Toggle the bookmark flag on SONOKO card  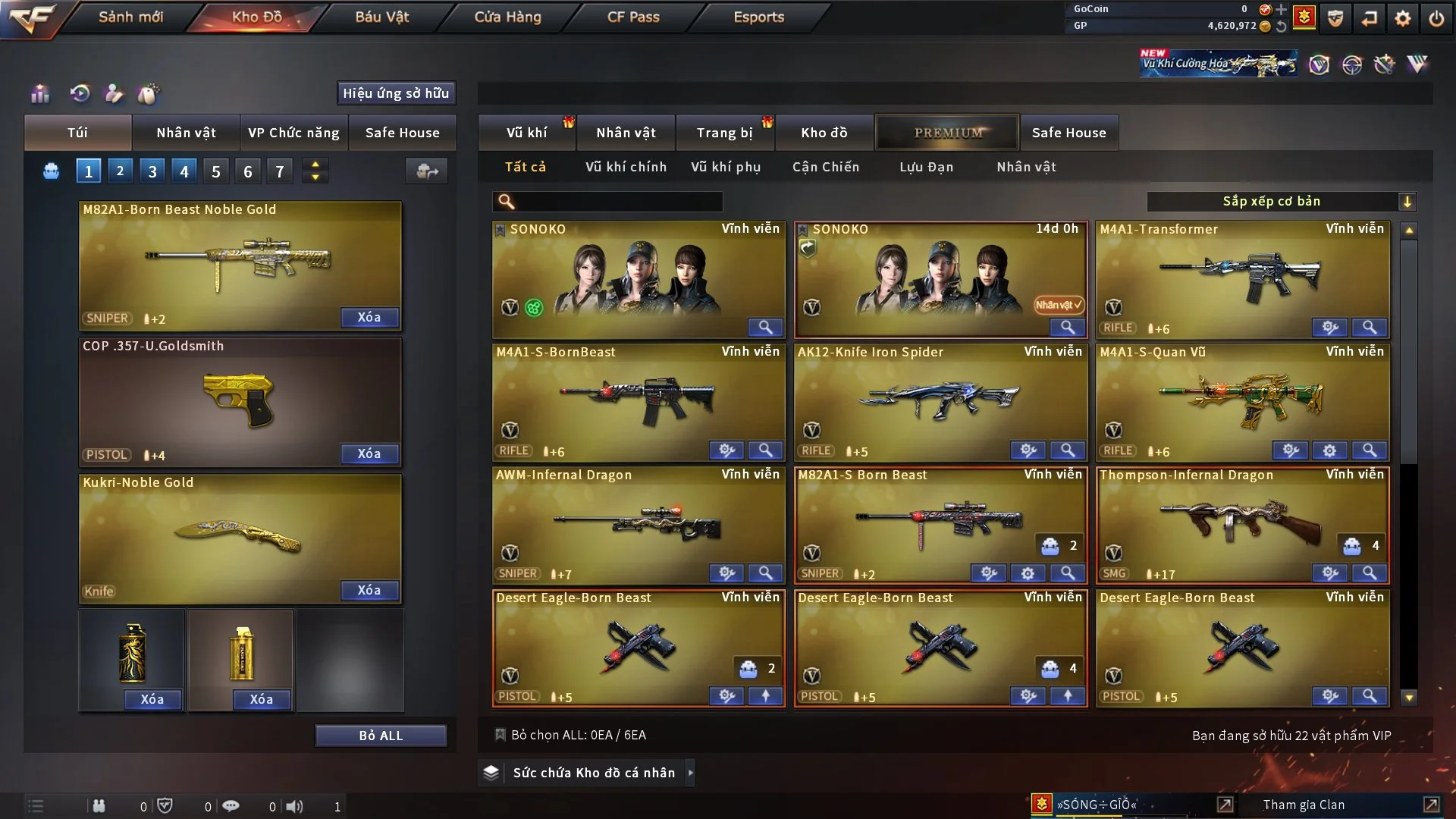coord(500,228)
